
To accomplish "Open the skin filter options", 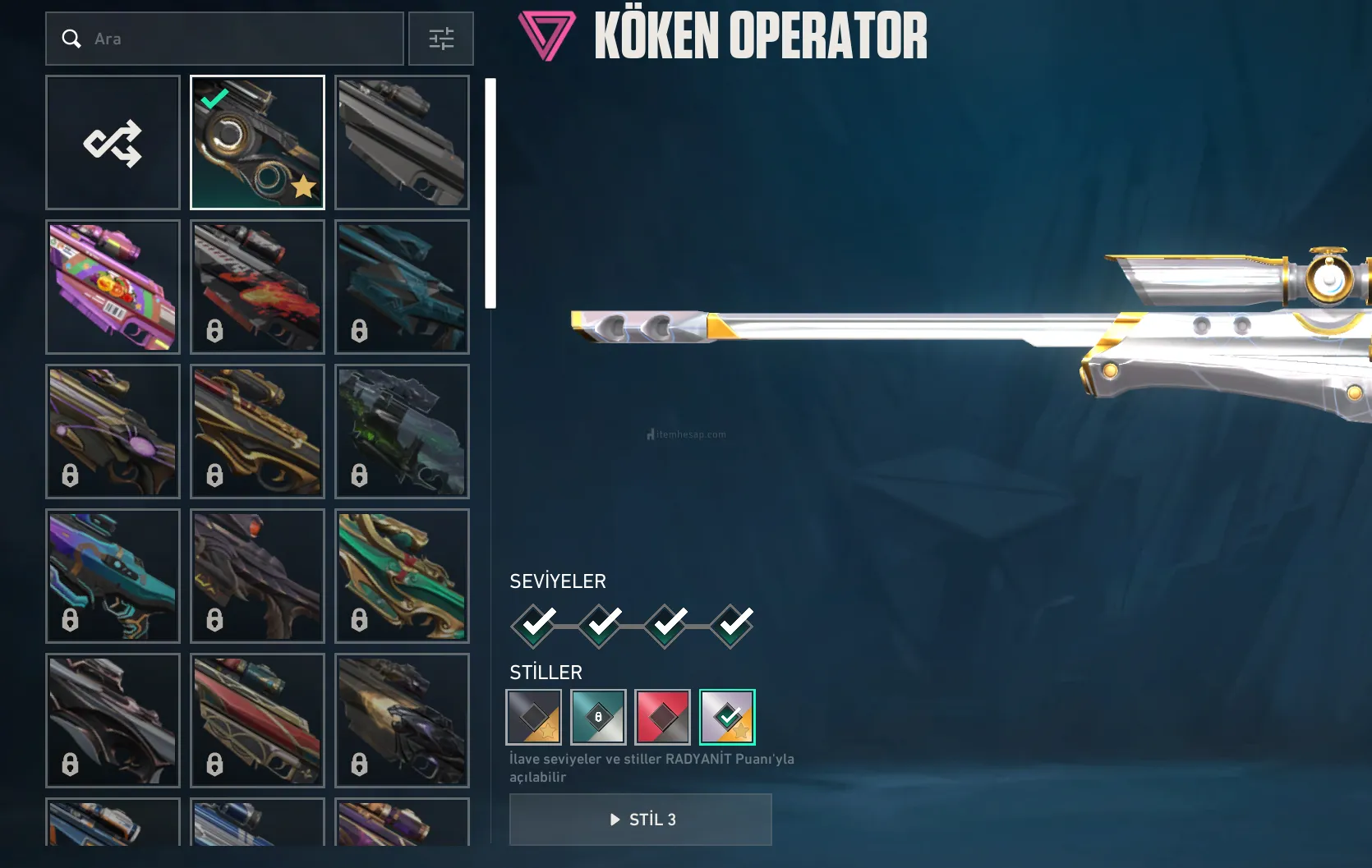I will tap(441, 39).
